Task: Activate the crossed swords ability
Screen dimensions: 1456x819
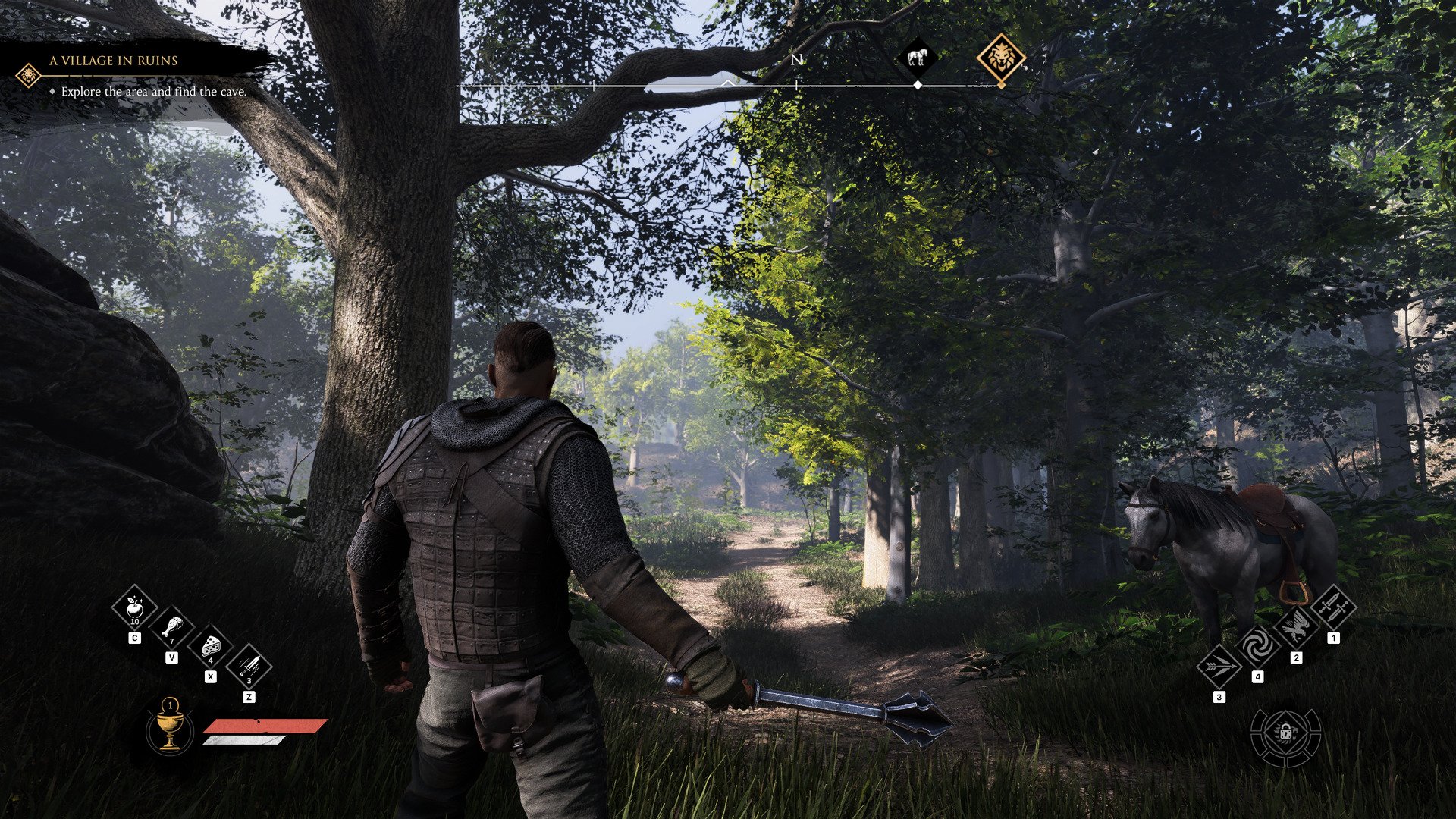Action: point(1333,607)
